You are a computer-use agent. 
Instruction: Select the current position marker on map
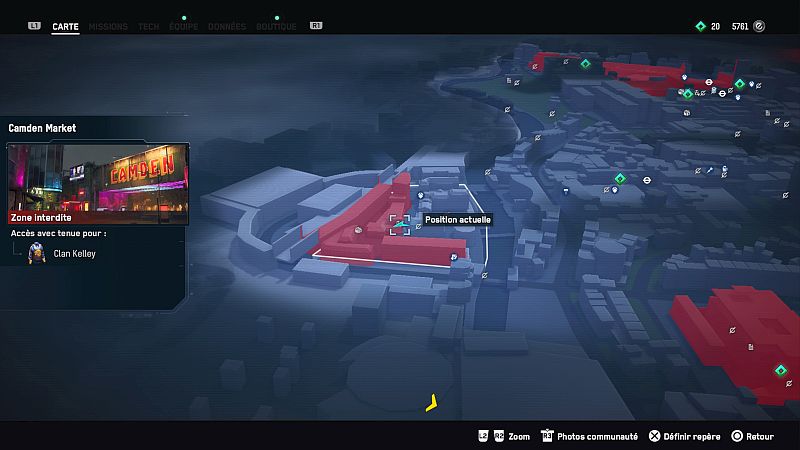[x=399, y=225]
